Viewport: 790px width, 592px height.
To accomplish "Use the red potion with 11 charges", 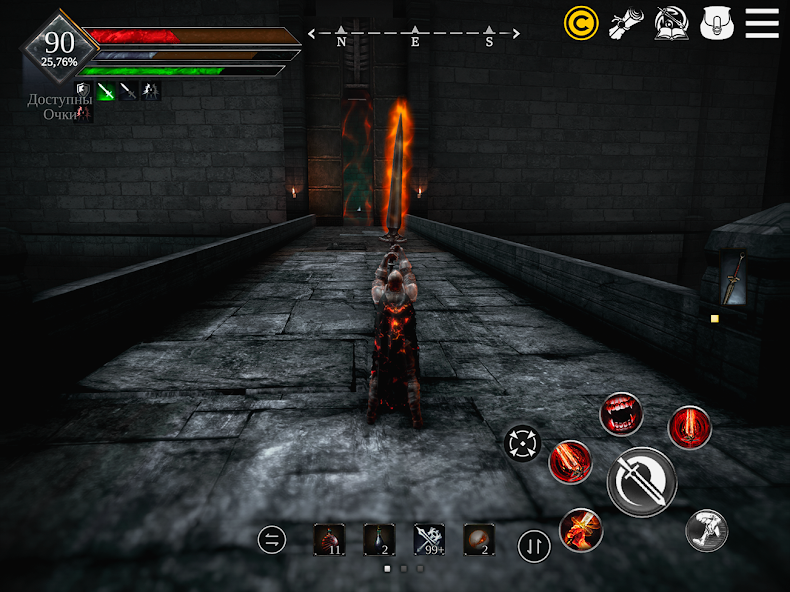I will click(329, 540).
